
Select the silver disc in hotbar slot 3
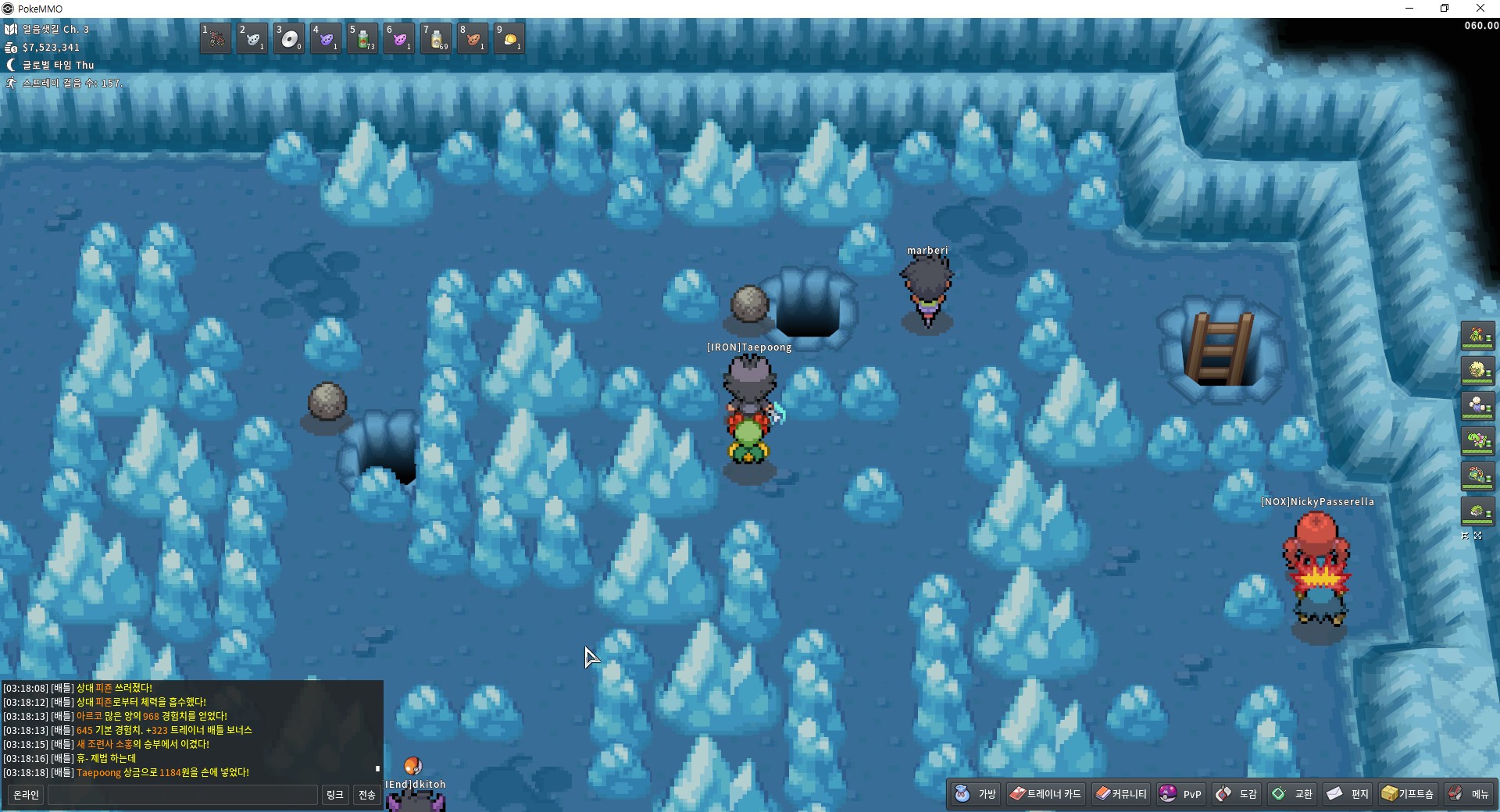pos(289,38)
